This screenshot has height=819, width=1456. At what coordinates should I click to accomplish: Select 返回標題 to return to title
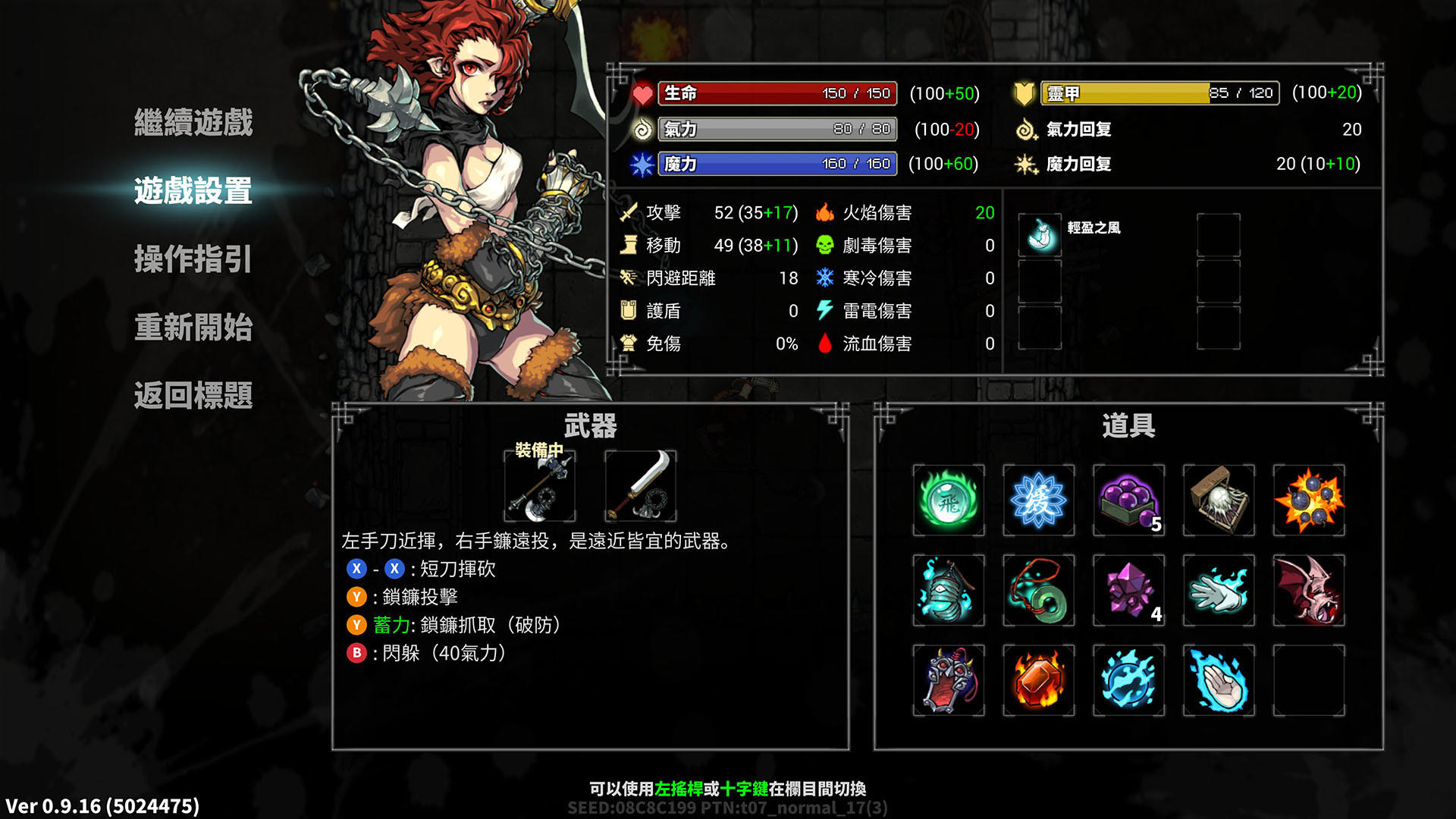click(192, 396)
